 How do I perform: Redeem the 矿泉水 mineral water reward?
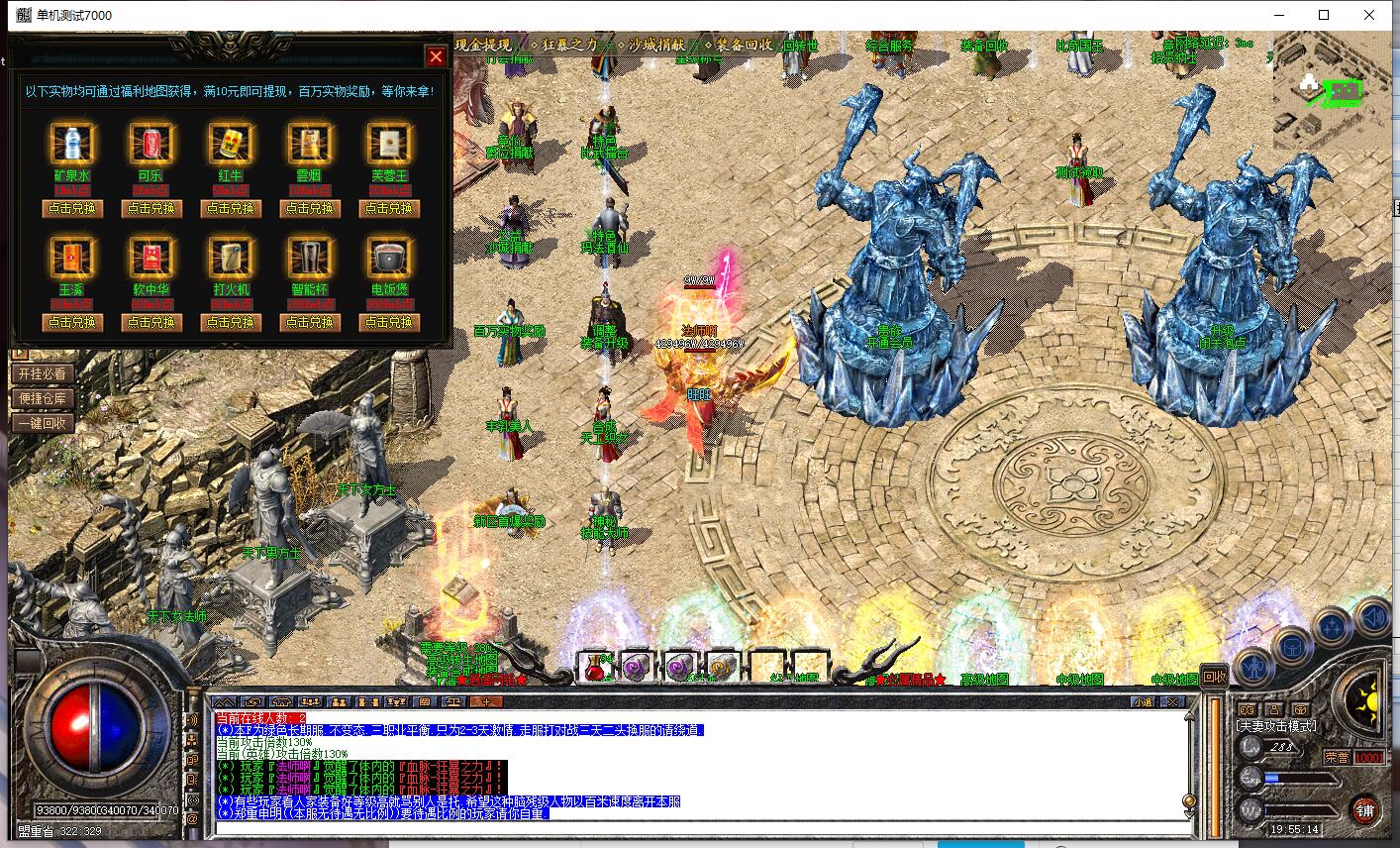[72, 208]
